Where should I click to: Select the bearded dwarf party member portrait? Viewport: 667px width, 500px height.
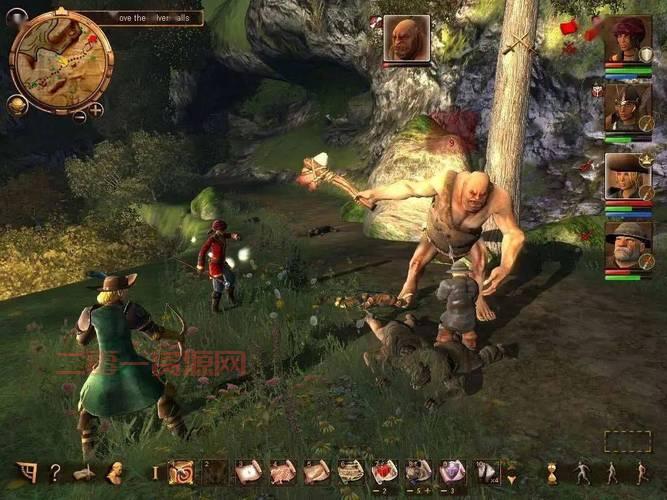coord(627,245)
